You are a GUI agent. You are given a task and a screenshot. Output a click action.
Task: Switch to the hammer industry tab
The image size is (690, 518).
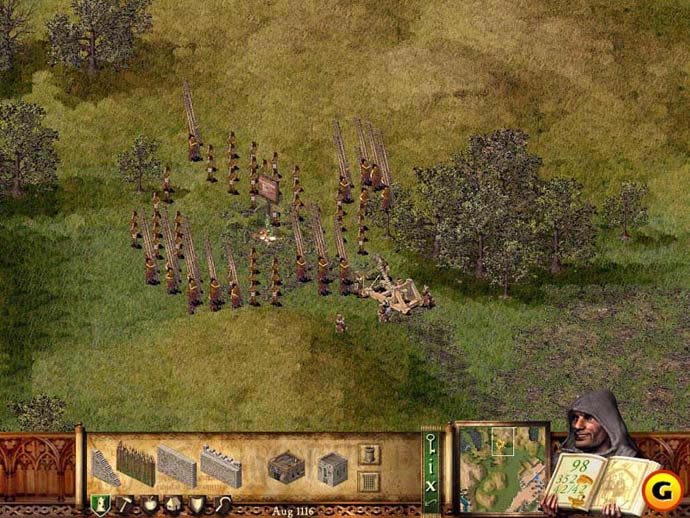pos(125,503)
